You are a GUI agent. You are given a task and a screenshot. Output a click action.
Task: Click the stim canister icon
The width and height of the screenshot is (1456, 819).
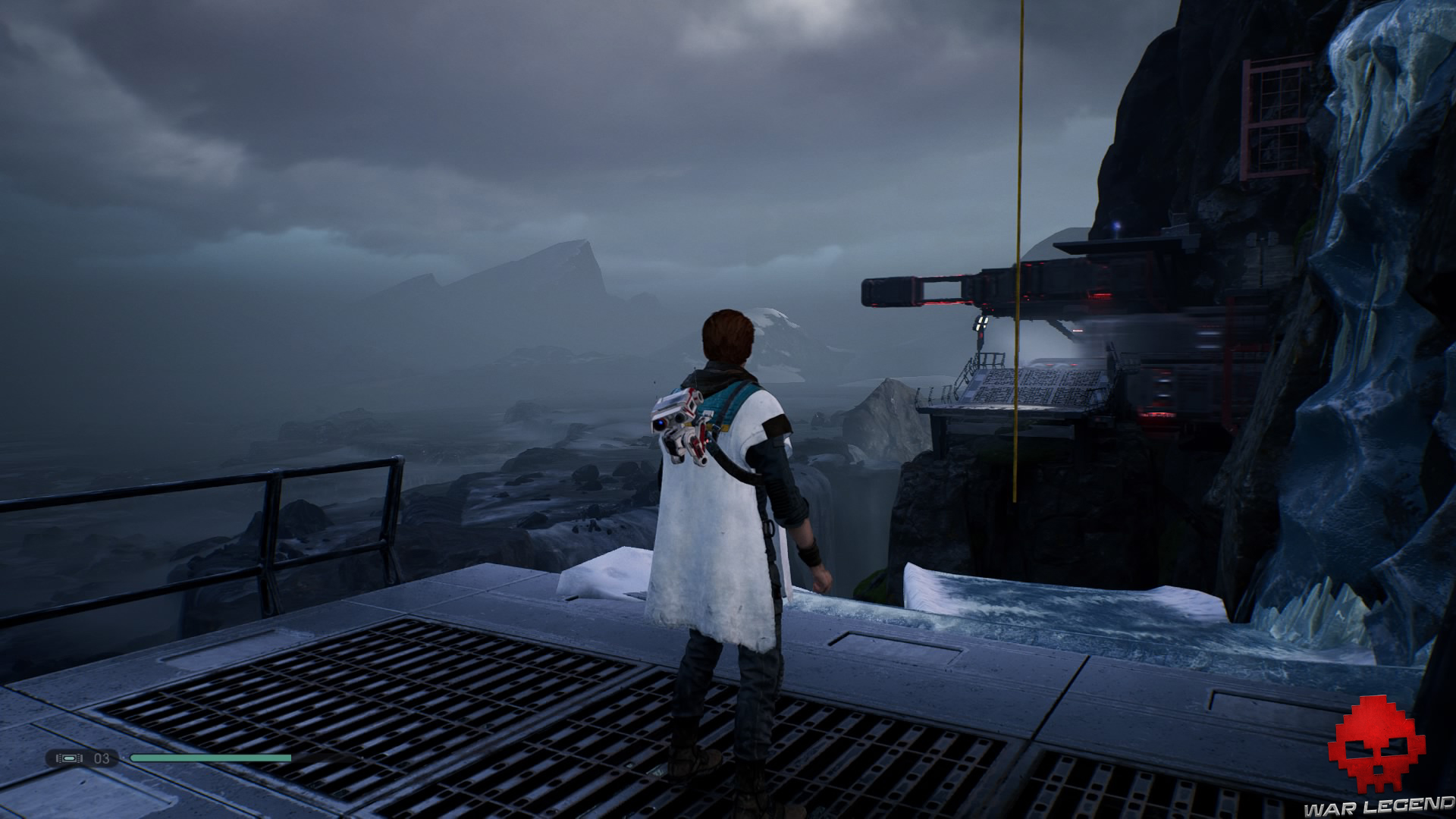(70, 758)
